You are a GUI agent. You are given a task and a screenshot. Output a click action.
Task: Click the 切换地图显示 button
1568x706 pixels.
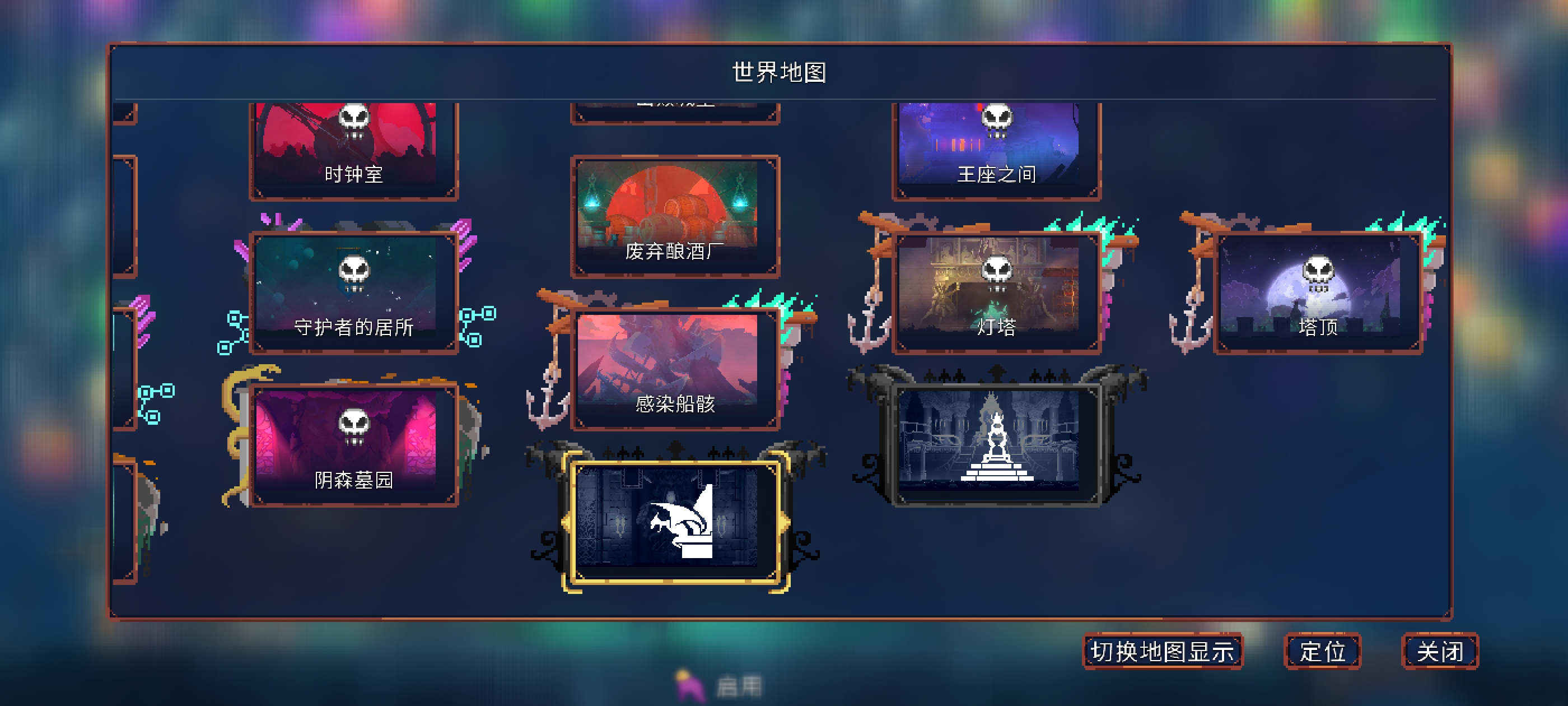tap(1162, 651)
